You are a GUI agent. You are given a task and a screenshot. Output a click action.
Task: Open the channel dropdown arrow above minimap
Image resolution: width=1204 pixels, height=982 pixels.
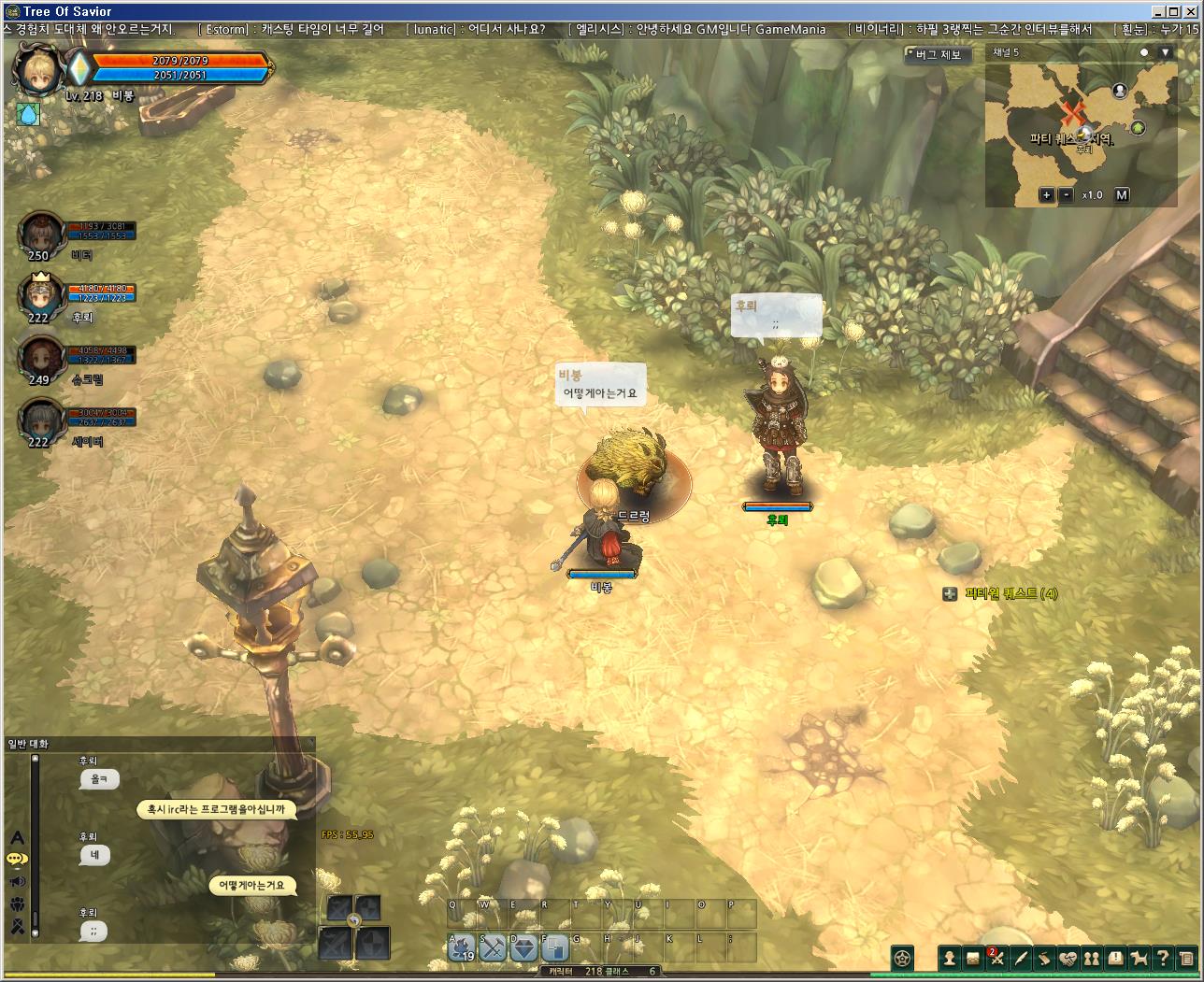coord(1165,53)
